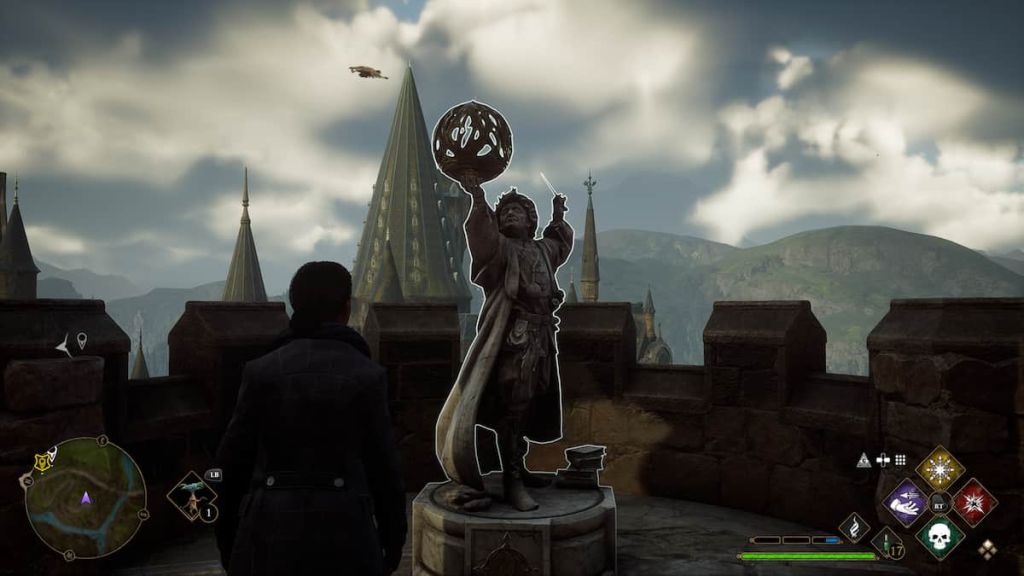Click the waypoint pin tracker icon
Viewport: 1024px width, 576px height.
[x=81, y=341]
